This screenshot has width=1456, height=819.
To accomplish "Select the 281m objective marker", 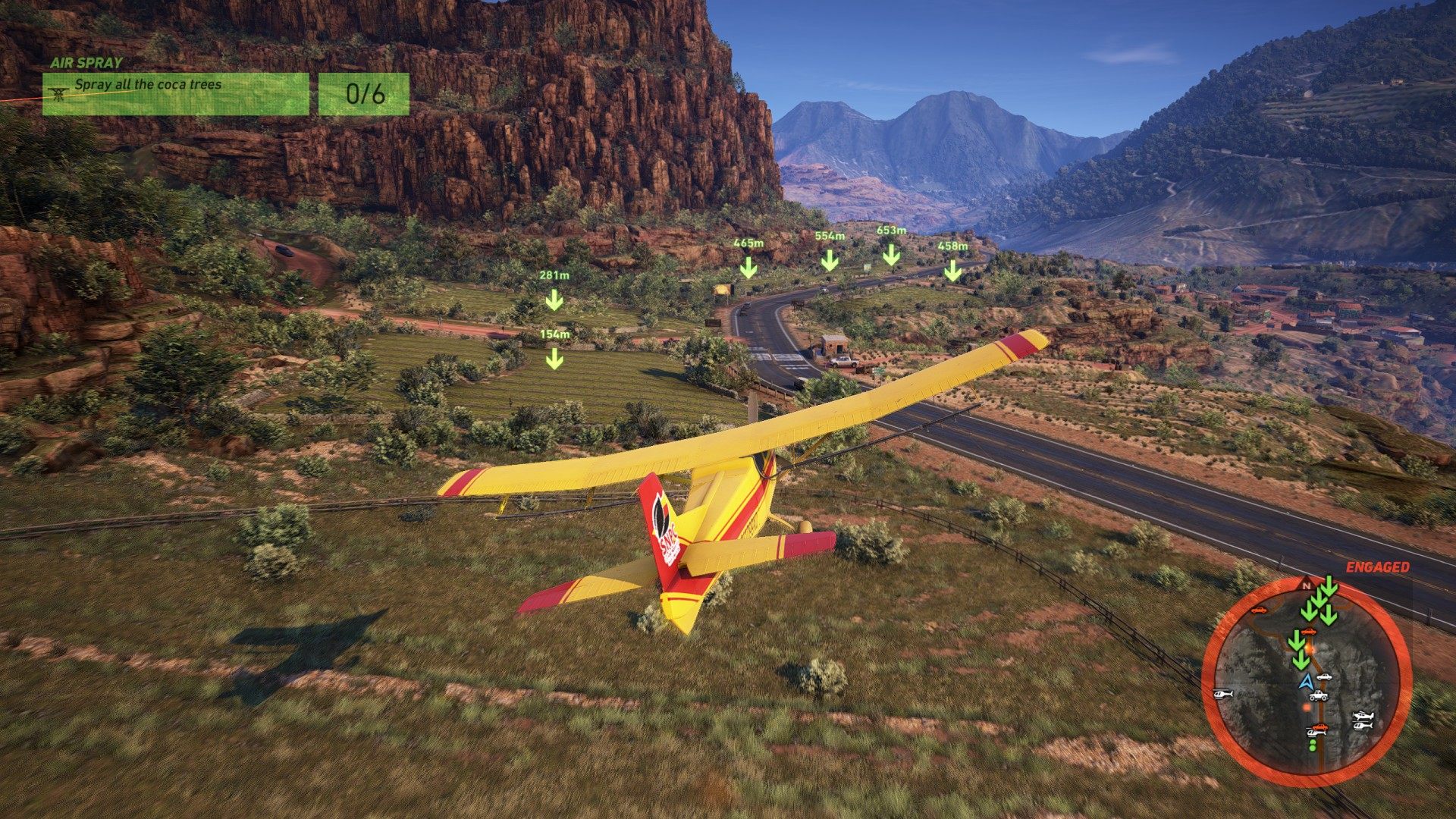I will click(554, 300).
